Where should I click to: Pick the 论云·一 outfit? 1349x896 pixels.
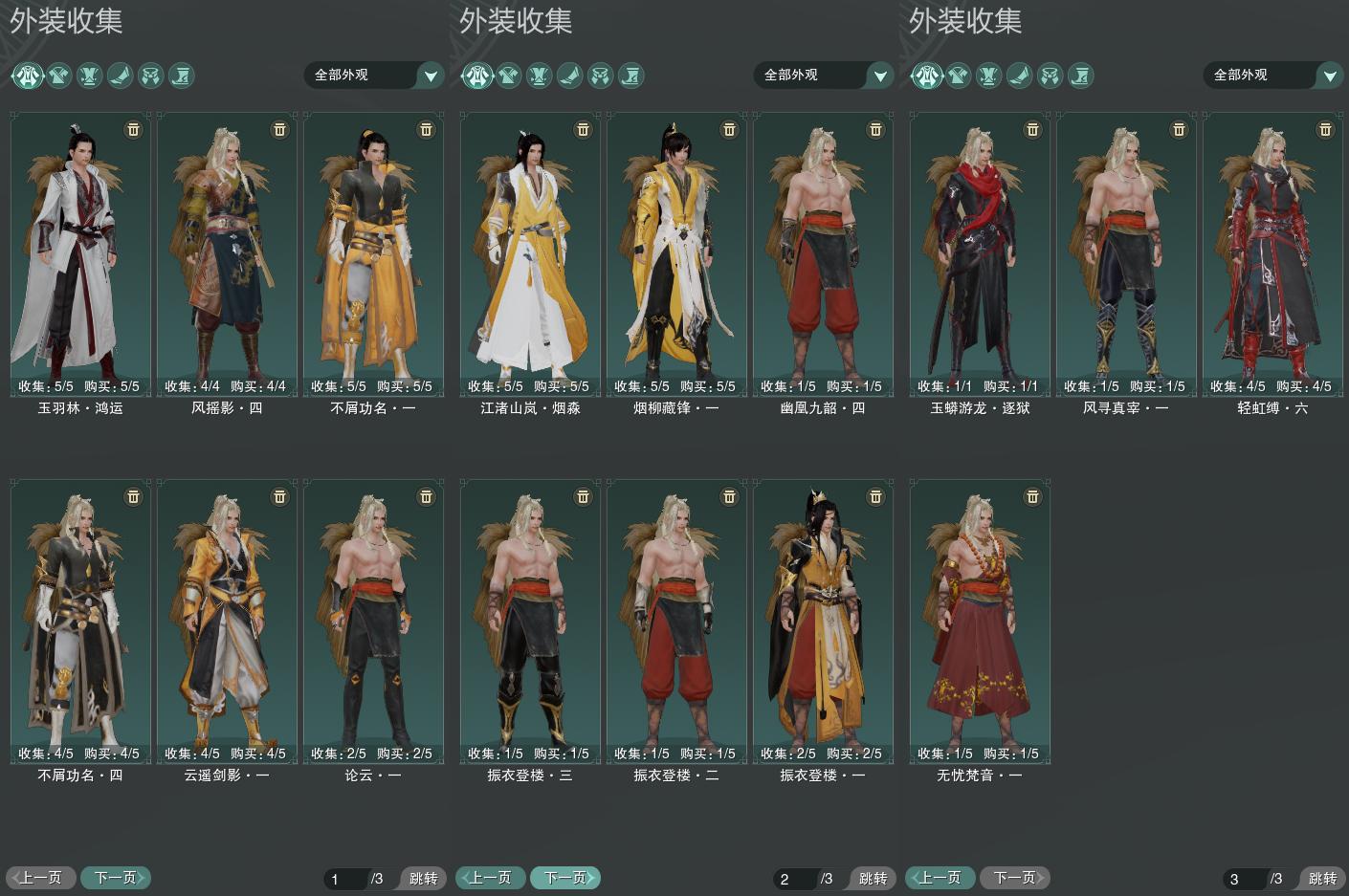tap(373, 621)
